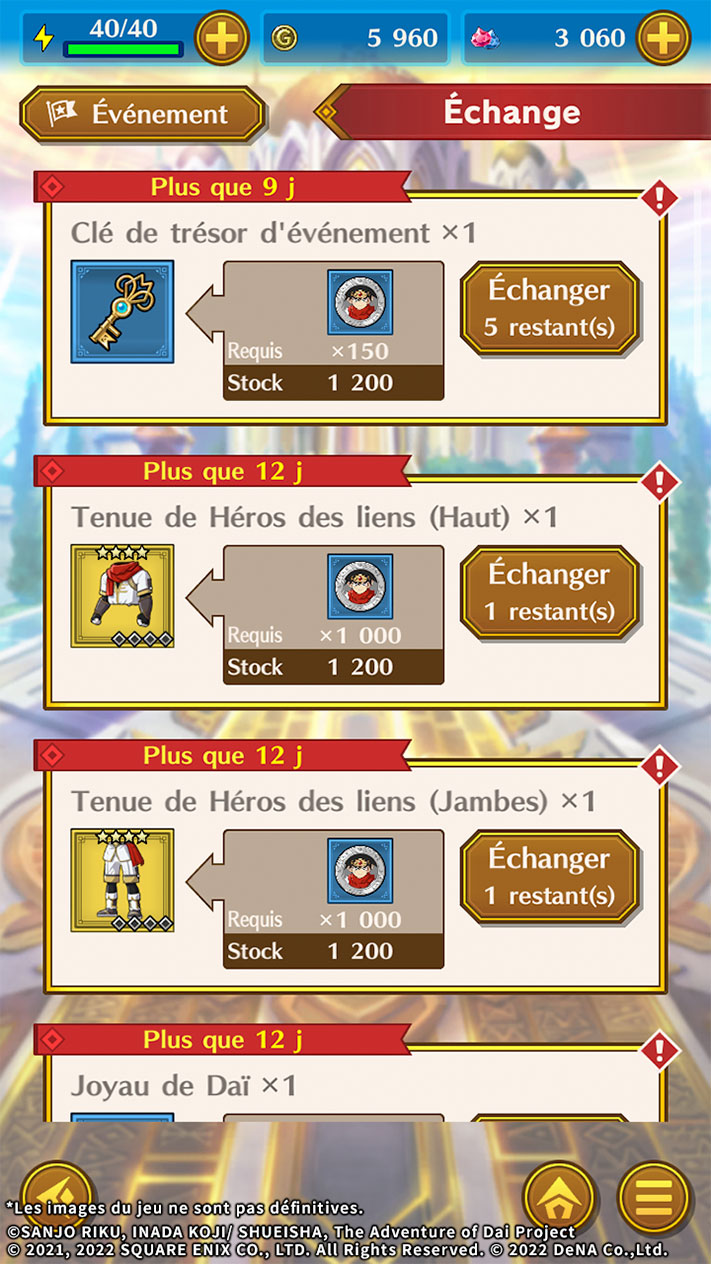The width and height of the screenshot is (711, 1264).
Task: Show info alert for Jambes outfit offer
Action: (659, 767)
